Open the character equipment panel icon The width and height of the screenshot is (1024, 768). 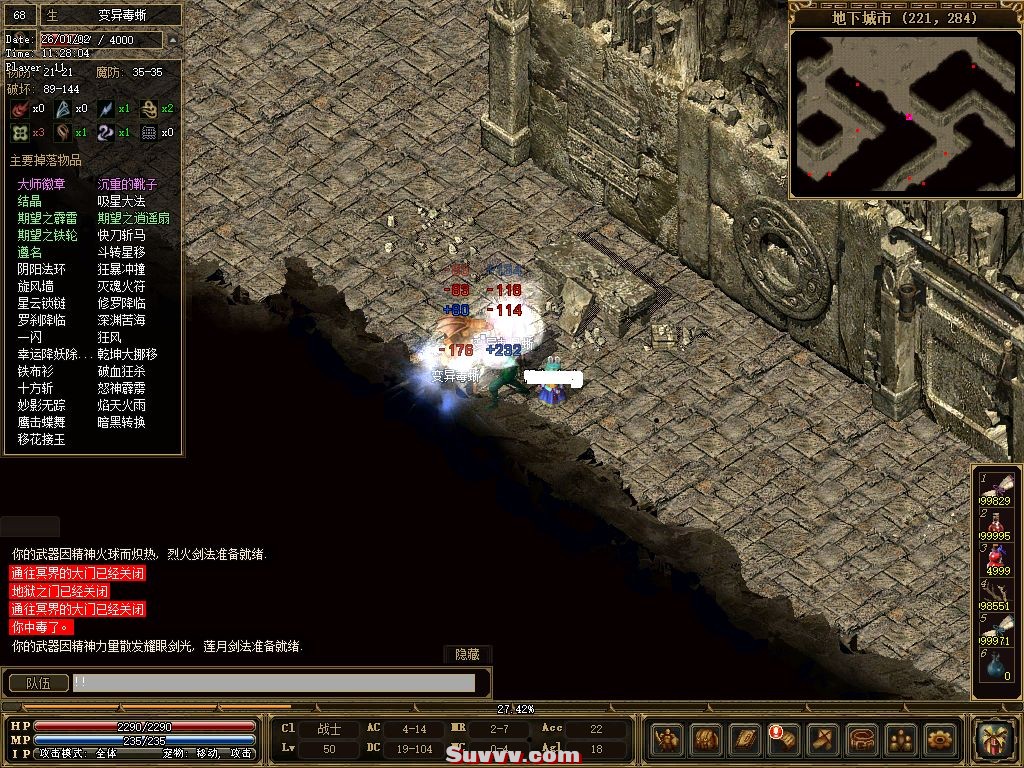(667, 740)
